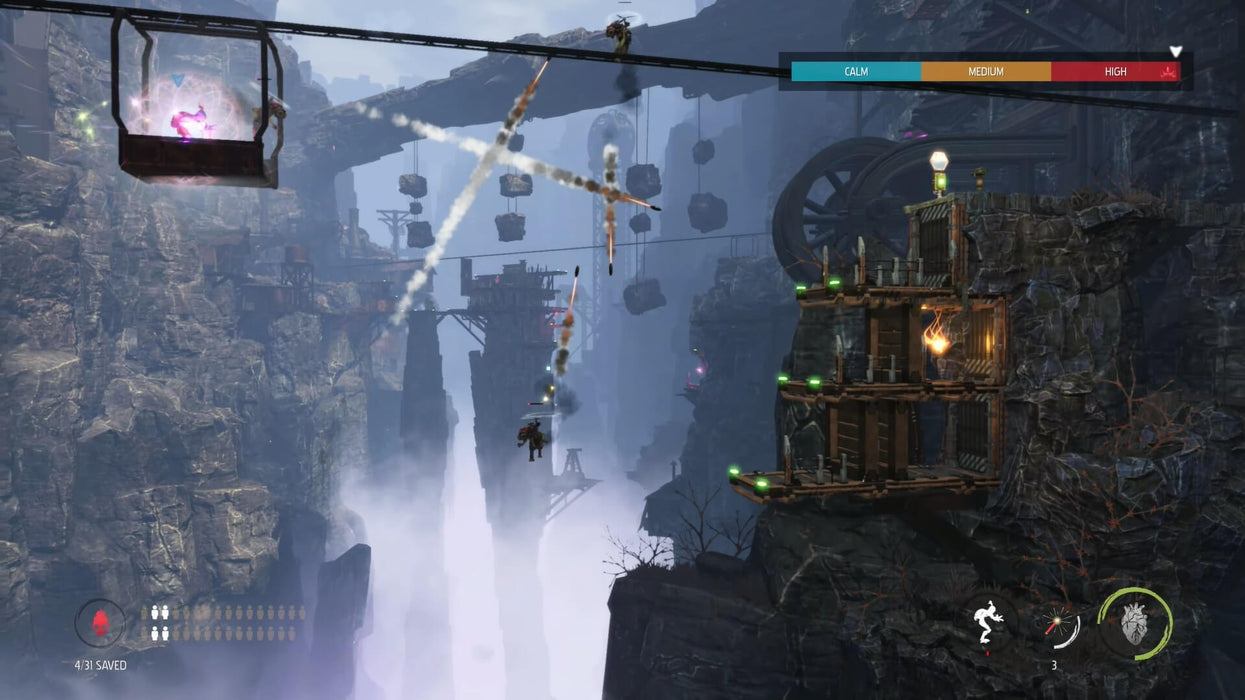This screenshot has width=1245, height=700.
Task: Select the flare throwable item icon
Action: click(1057, 626)
